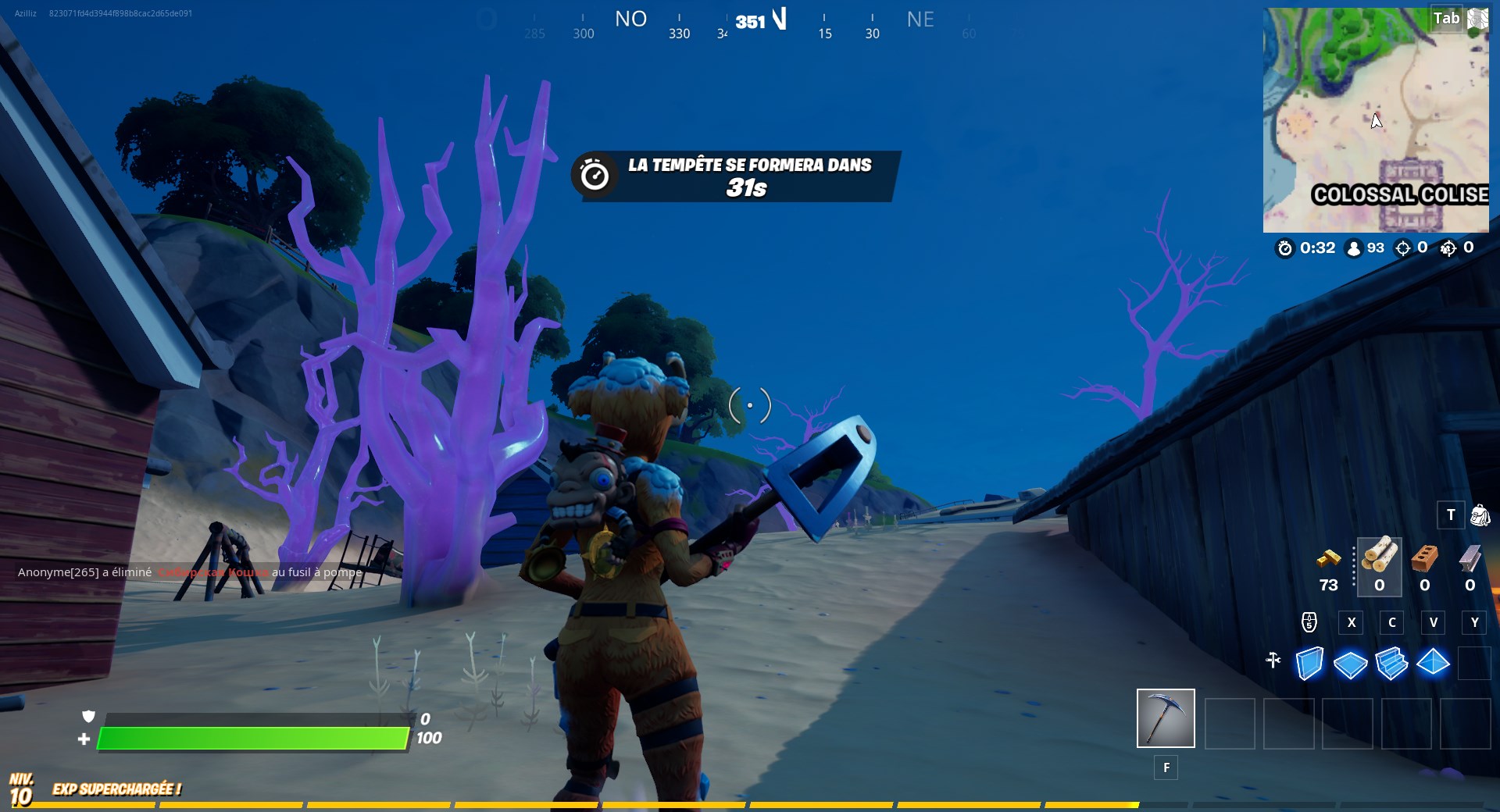
Task: Toggle the pyramid roof build piece
Action: 1434,662
